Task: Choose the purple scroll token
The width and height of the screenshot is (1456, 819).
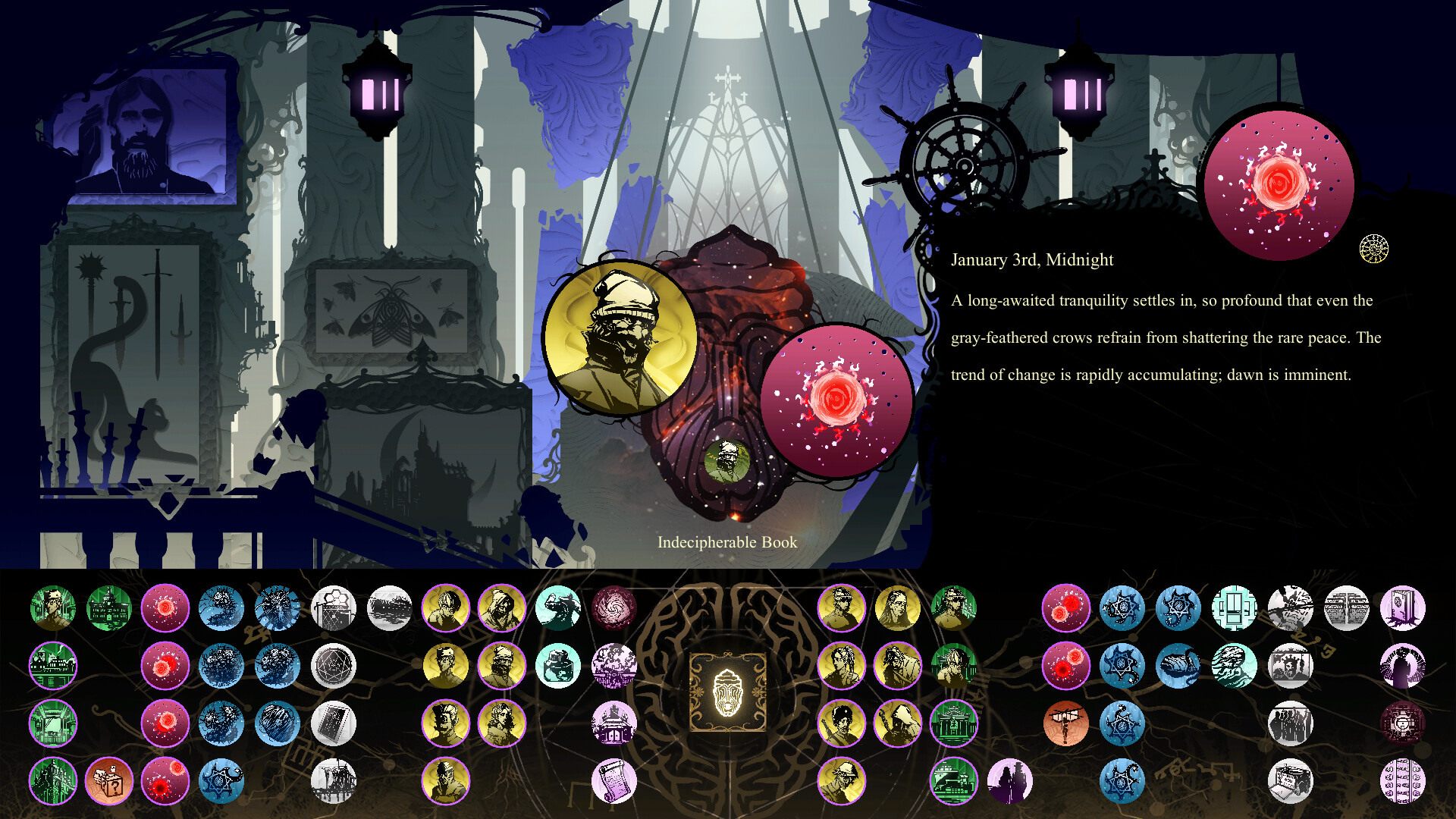Action: tap(613, 781)
